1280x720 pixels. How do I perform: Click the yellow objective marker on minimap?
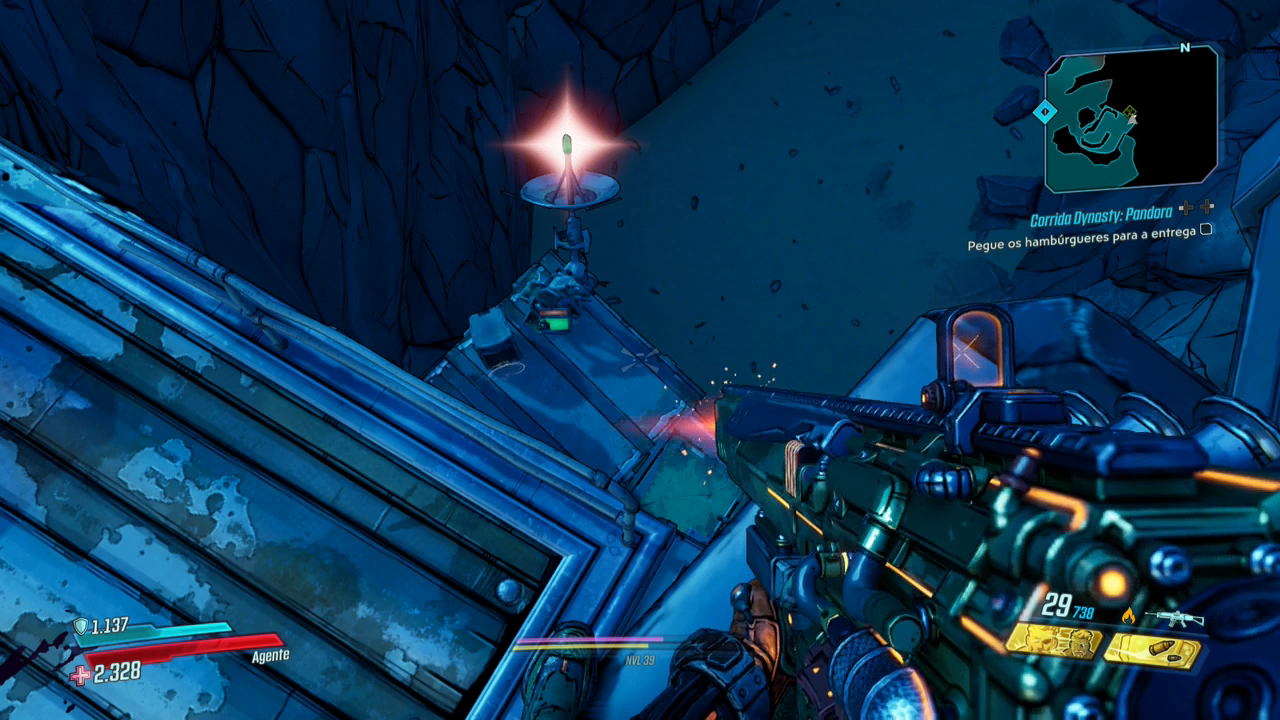(1130, 112)
